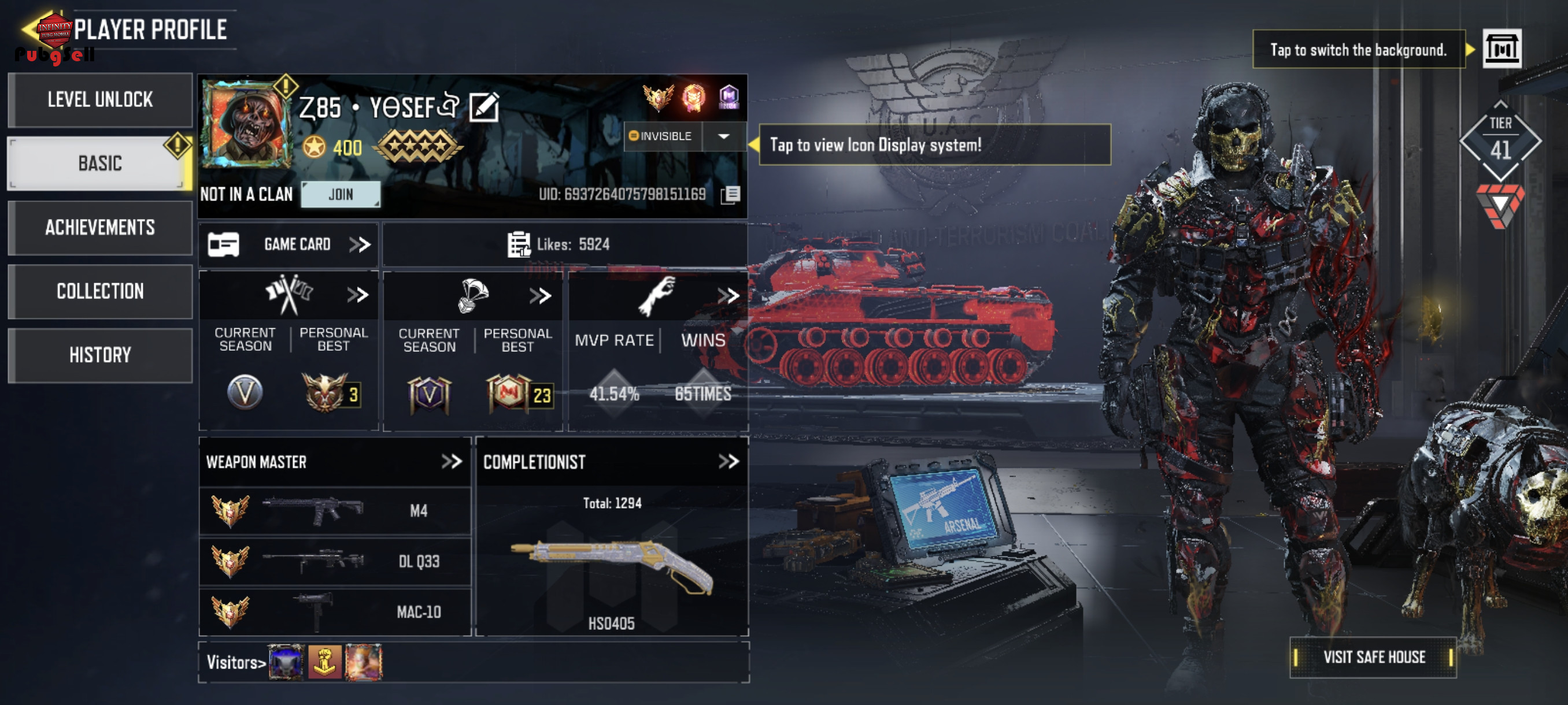Join a clan with the Join button
The height and width of the screenshot is (705, 1568).
pyautogui.click(x=341, y=195)
